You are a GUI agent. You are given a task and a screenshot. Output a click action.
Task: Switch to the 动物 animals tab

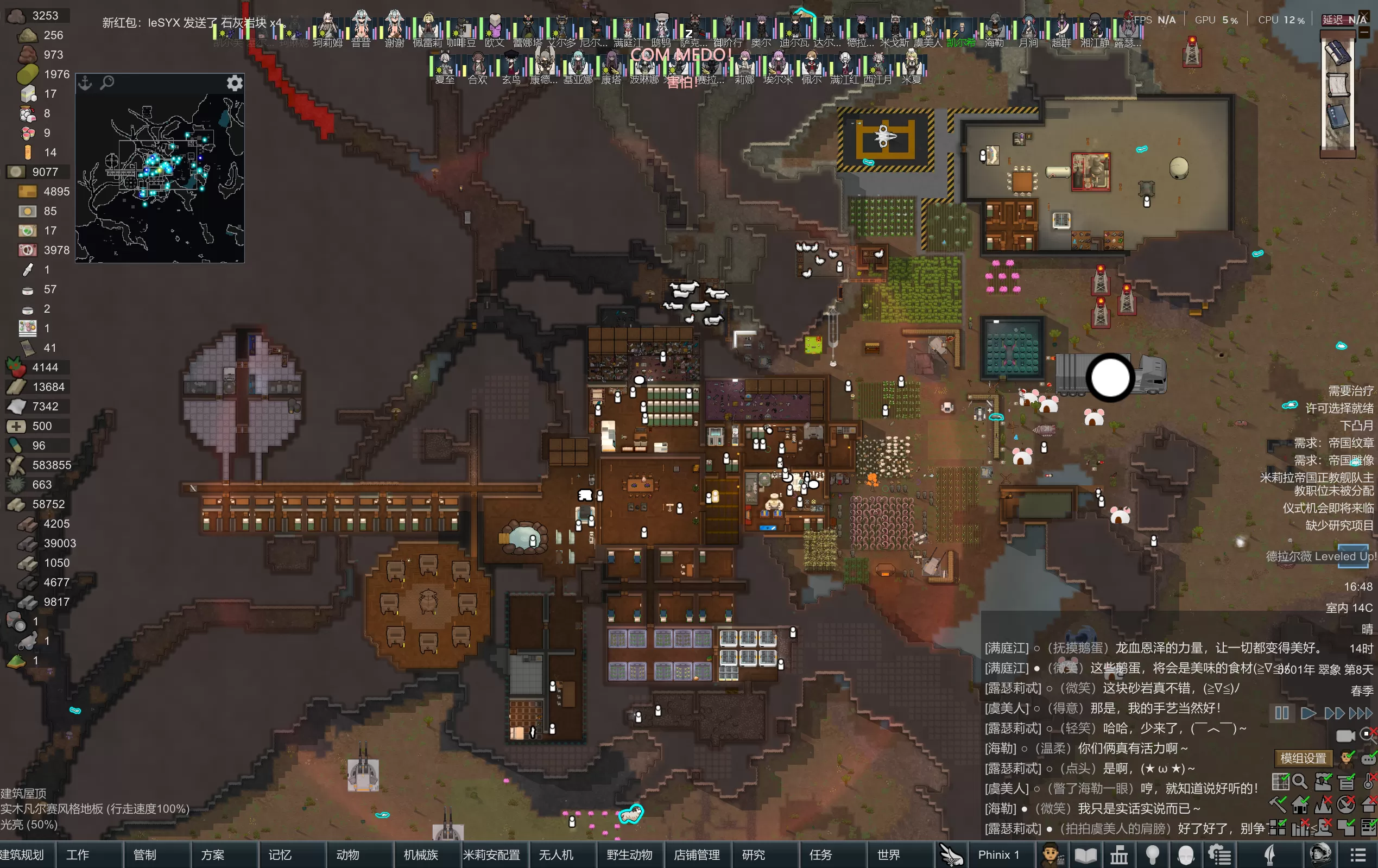[x=347, y=855]
